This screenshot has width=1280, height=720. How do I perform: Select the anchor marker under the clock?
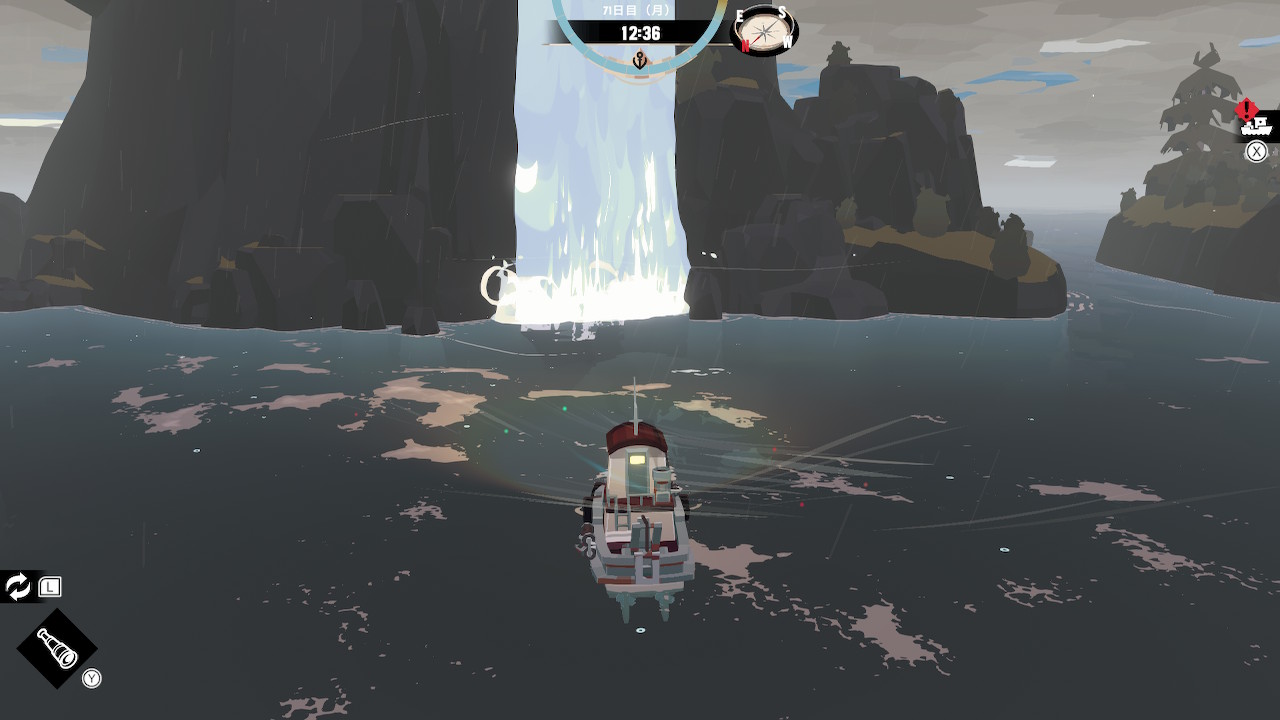(640, 61)
